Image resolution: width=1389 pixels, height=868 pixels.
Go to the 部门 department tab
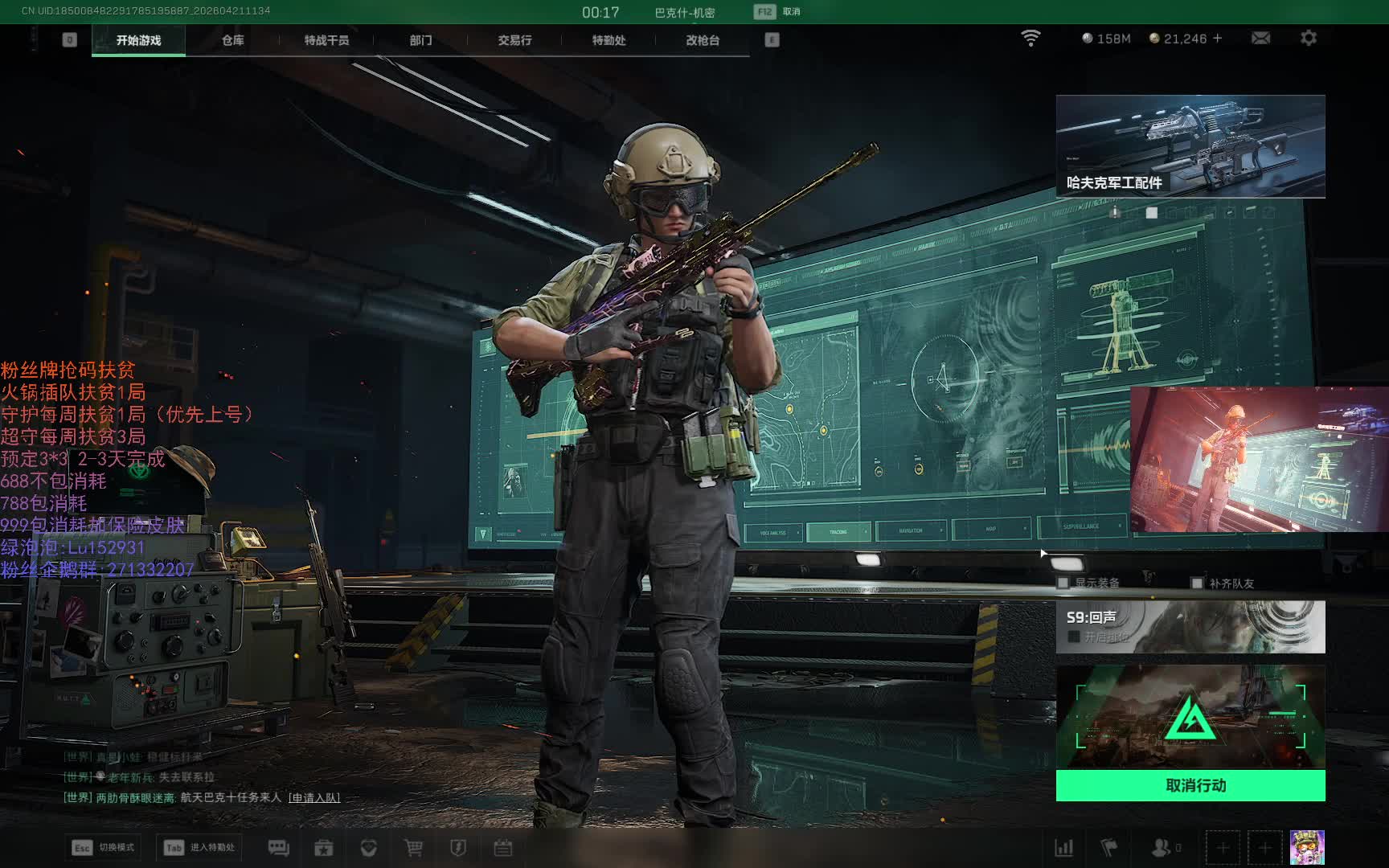(420, 40)
